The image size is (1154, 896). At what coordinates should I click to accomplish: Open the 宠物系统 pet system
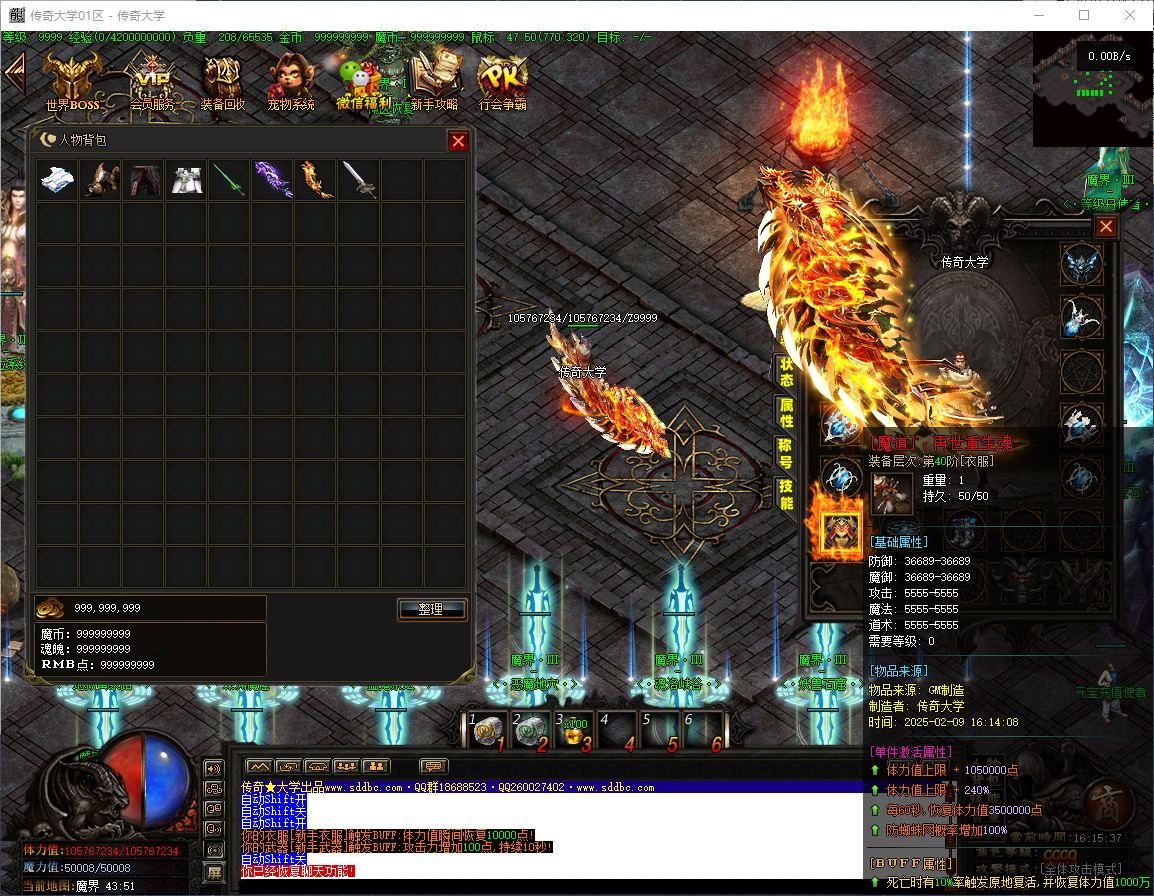pyautogui.click(x=290, y=80)
